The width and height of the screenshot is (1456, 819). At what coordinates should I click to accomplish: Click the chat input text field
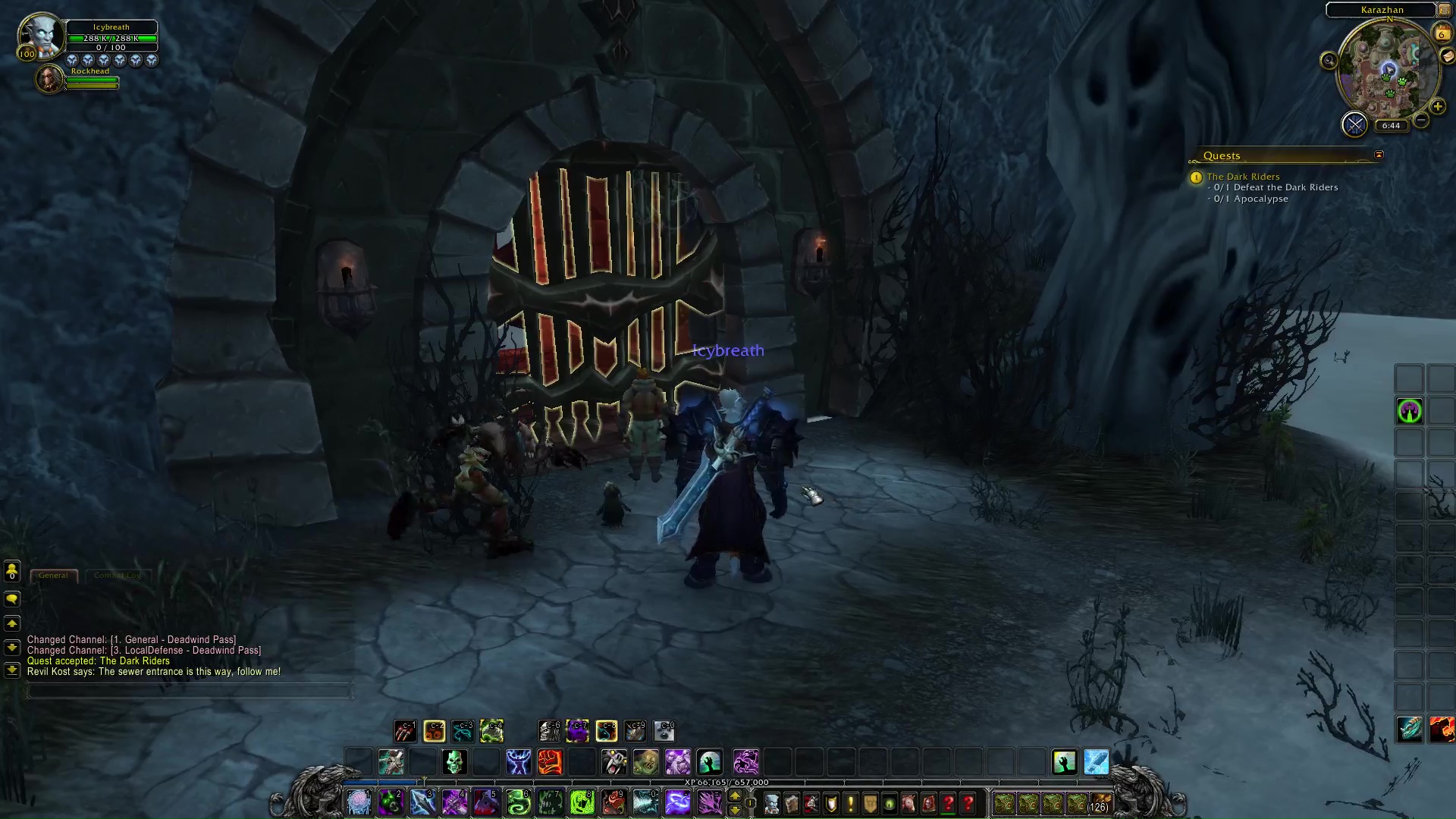pyautogui.click(x=190, y=691)
